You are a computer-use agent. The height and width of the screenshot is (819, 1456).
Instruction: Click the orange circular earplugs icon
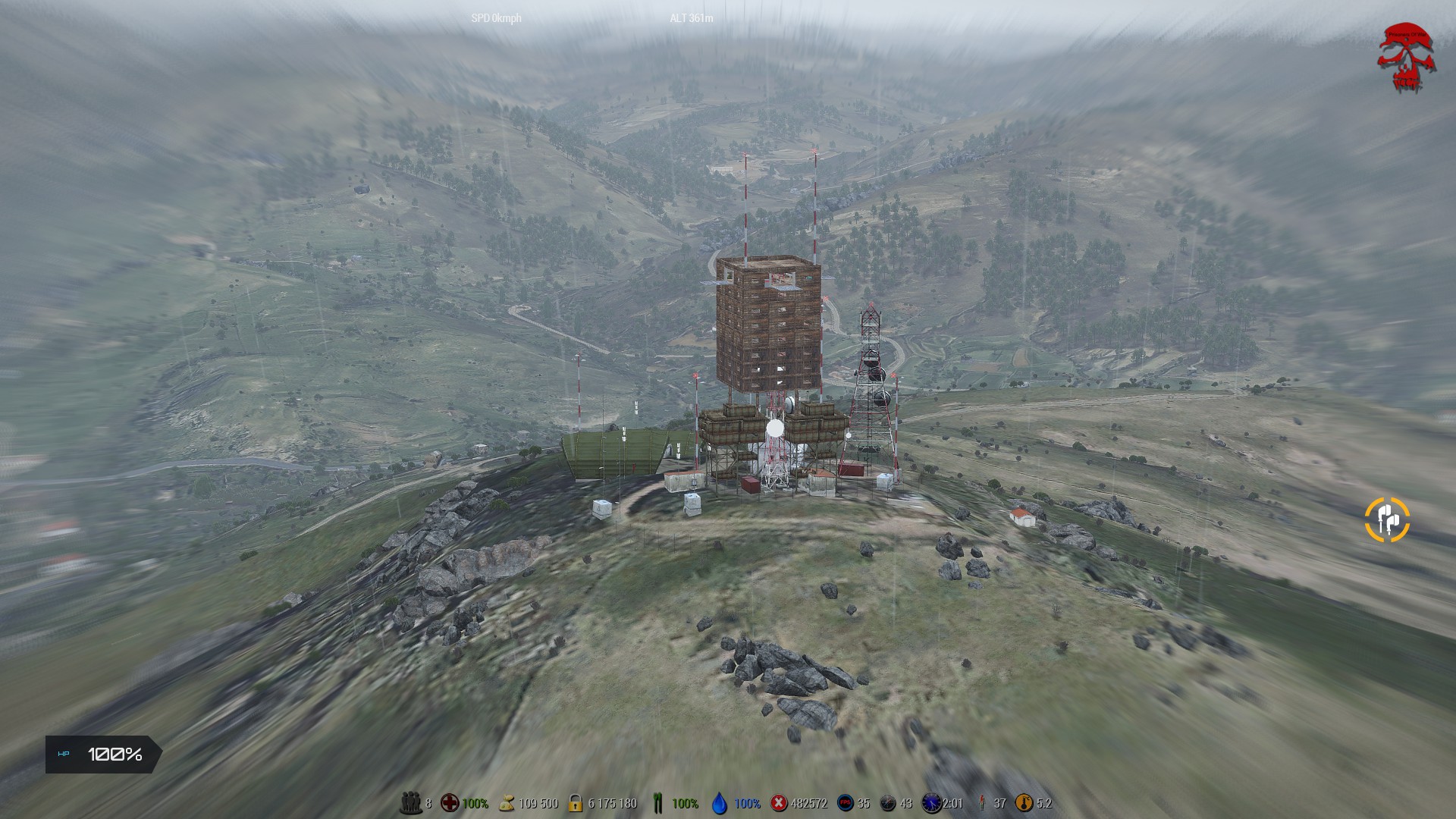(x=1387, y=520)
